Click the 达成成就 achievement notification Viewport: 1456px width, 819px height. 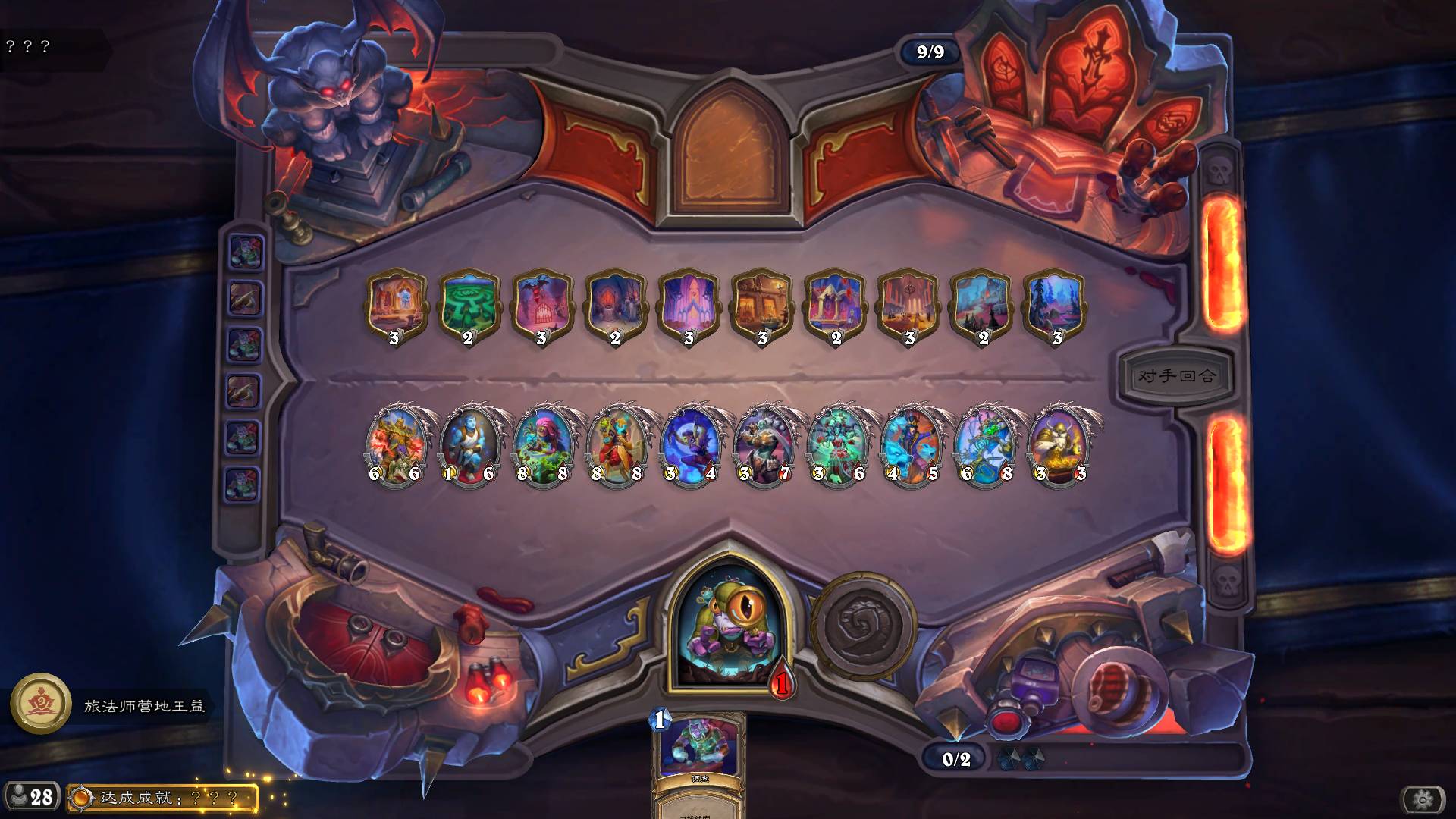[163, 798]
